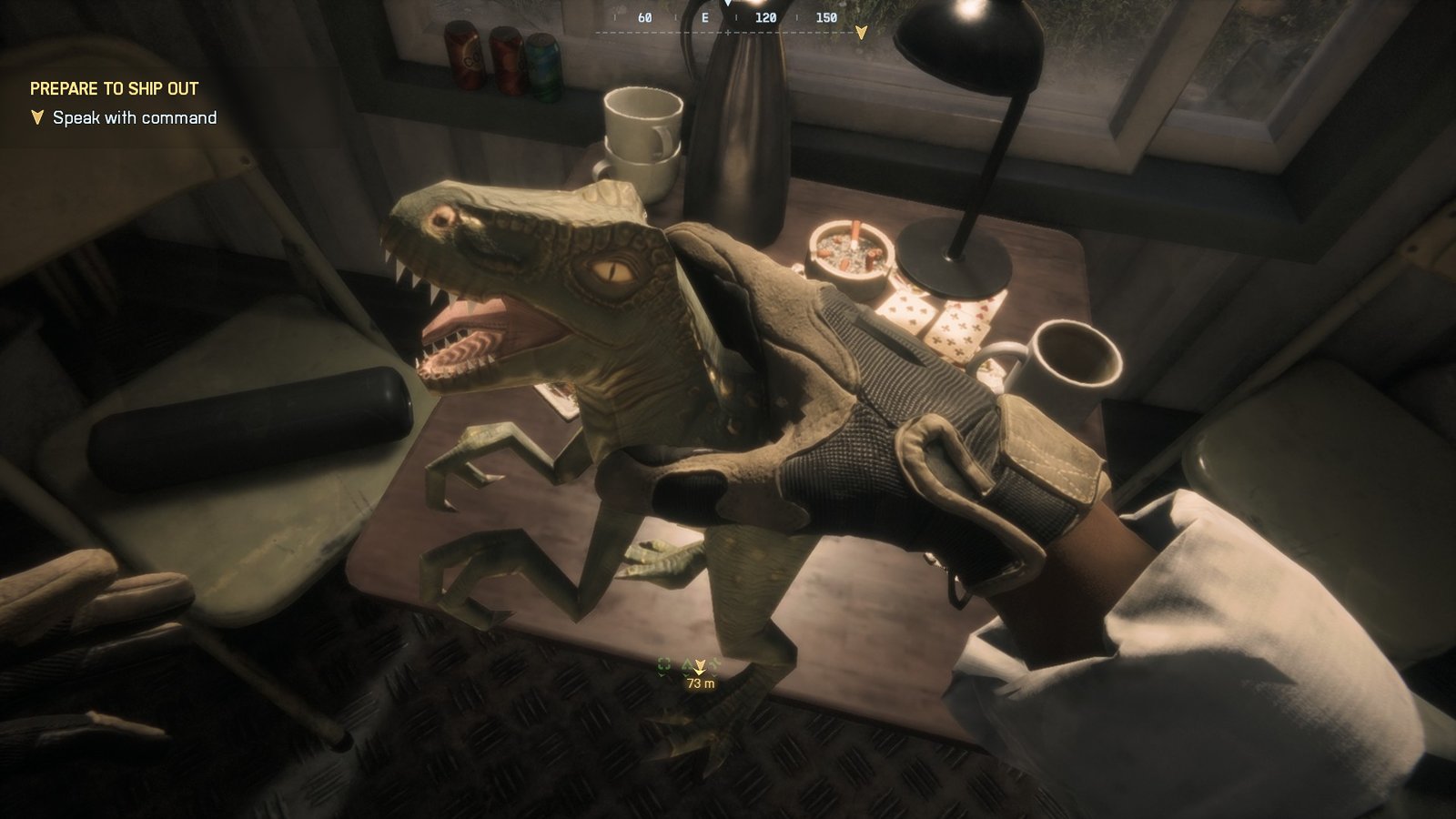
Task: Click the green route arrow icon right of waypoint
Action: [x=714, y=663]
